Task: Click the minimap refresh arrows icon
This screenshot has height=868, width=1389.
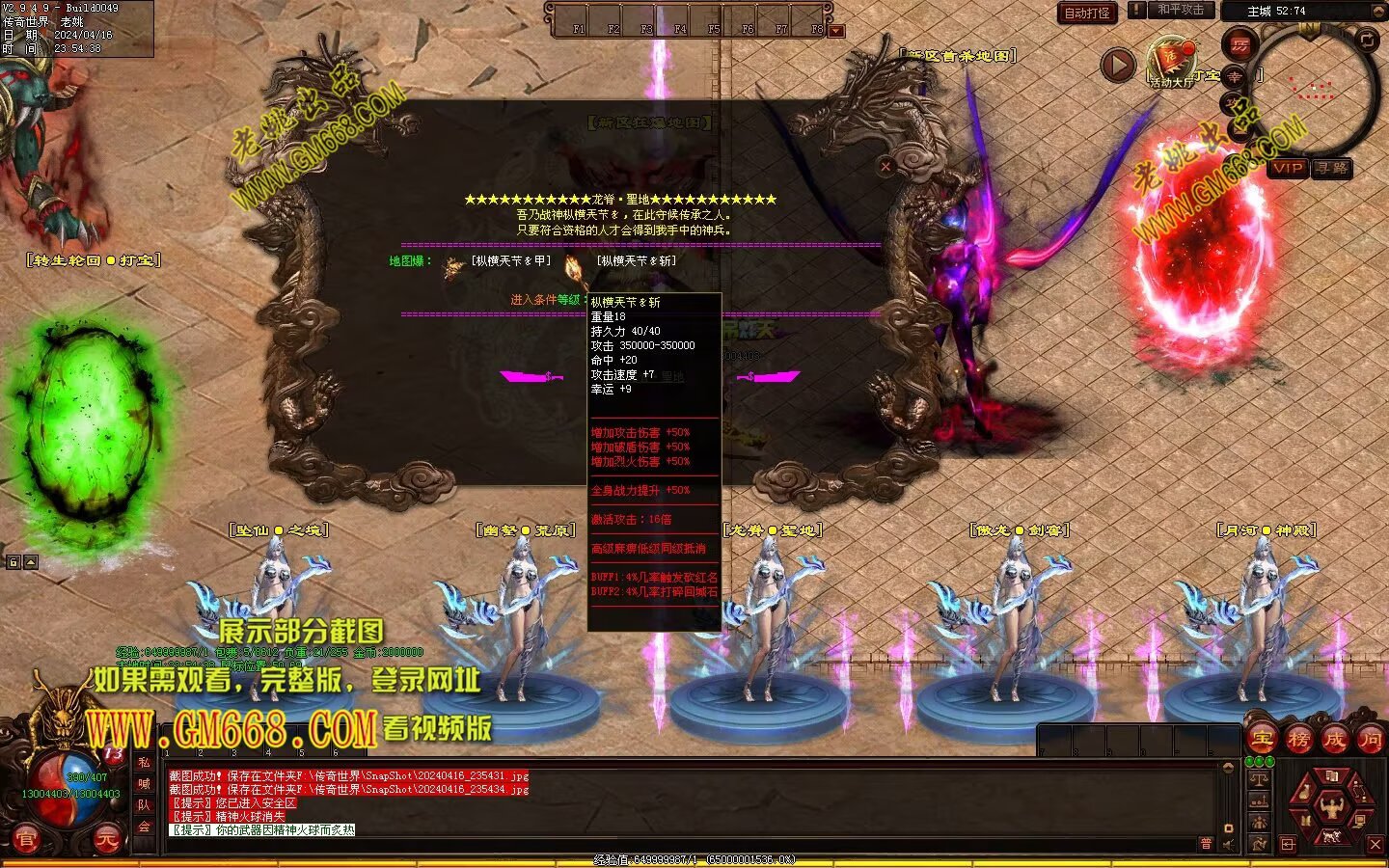Action: click(1368, 40)
